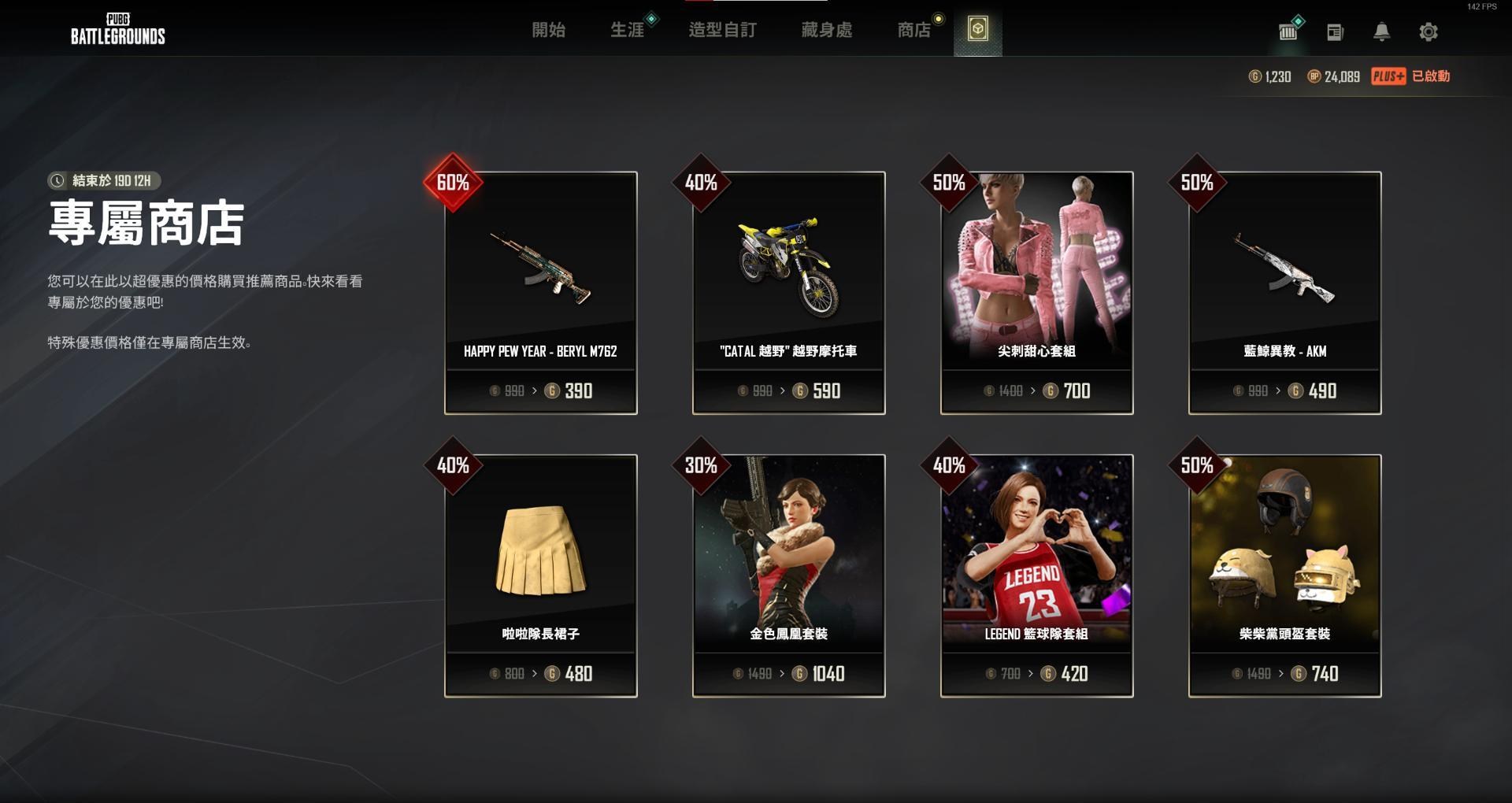Viewport: 1512px width, 803px height.
Task: Select the exclusive shop crate tab icon
Action: 978,32
